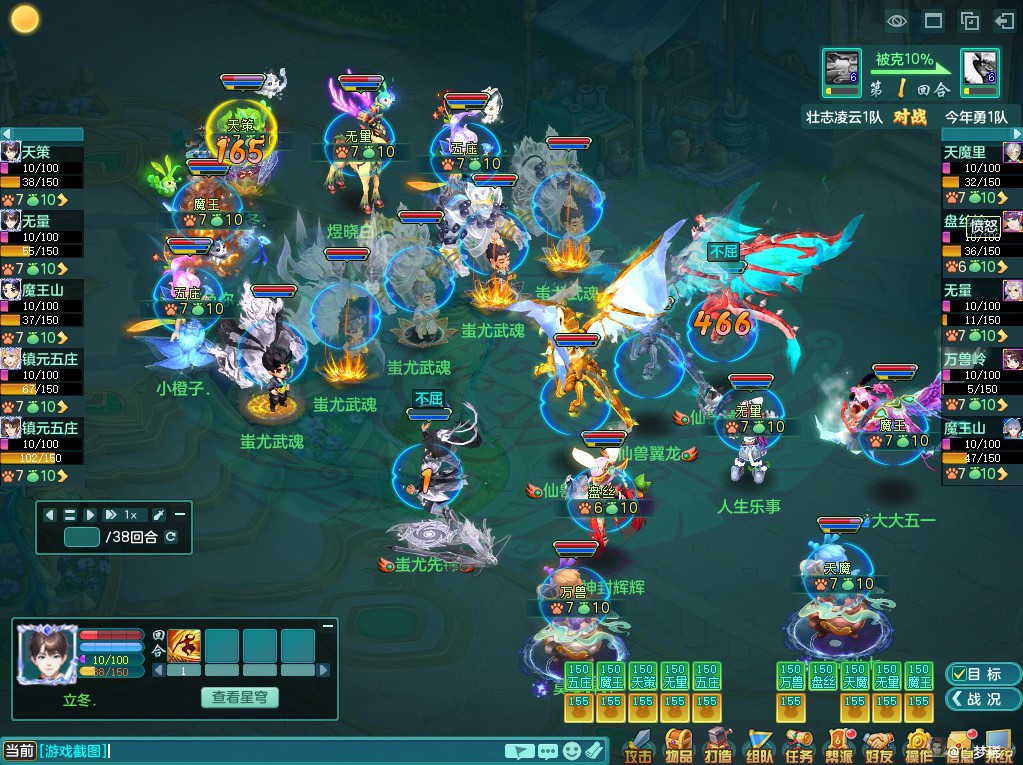Image resolution: width=1023 pixels, height=765 pixels.
Task: Click the round number input box
Action: click(x=82, y=537)
